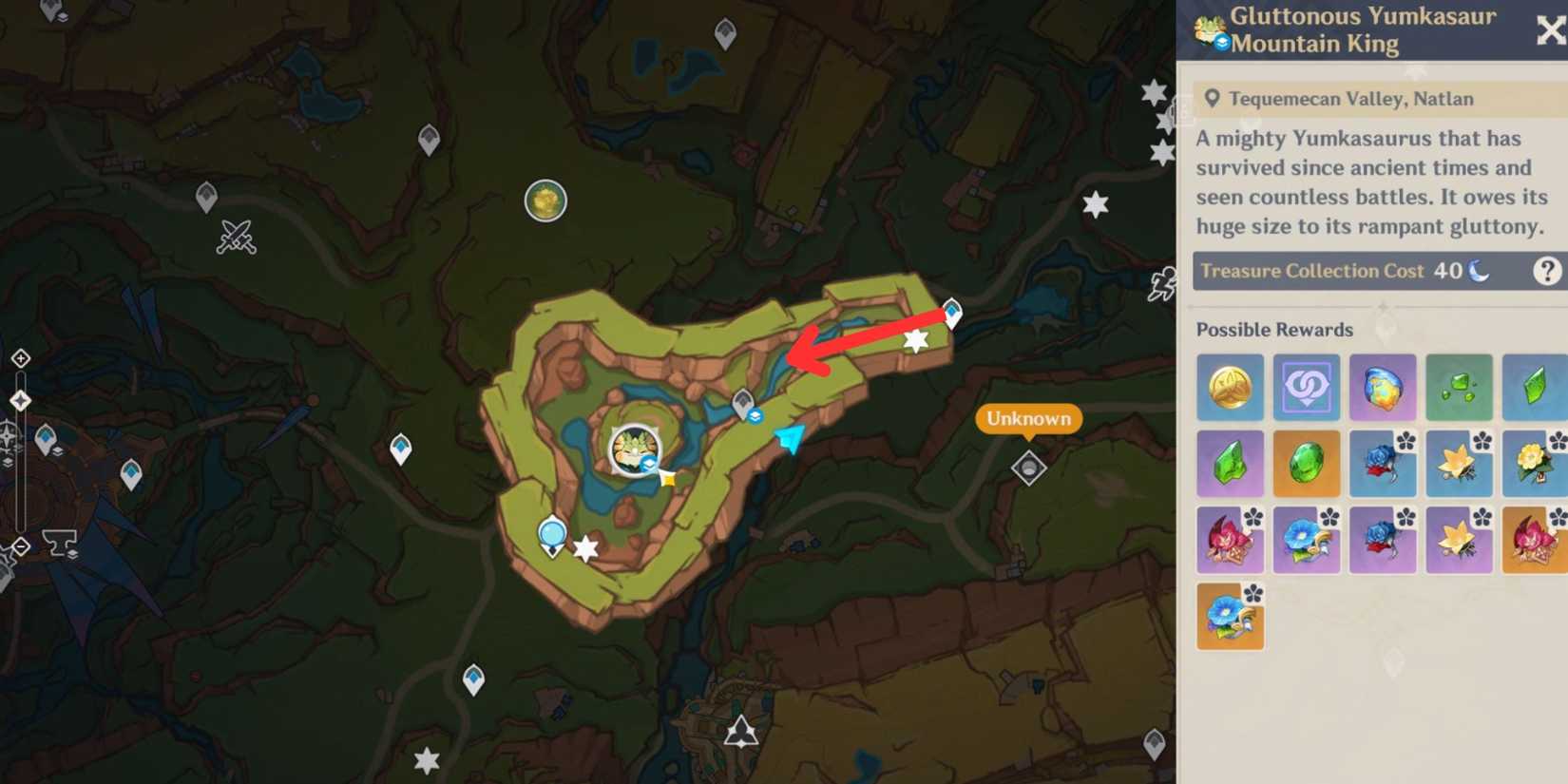Click the bubble hot spring marker near the plateau
The image size is (1568, 784).
pos(551,534)
